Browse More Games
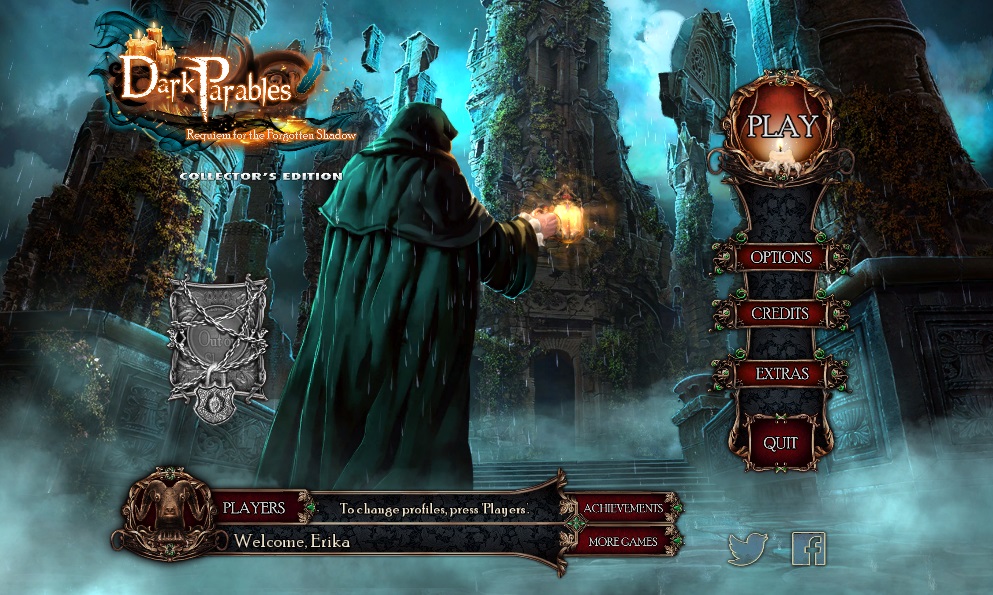 pos(623,542)
